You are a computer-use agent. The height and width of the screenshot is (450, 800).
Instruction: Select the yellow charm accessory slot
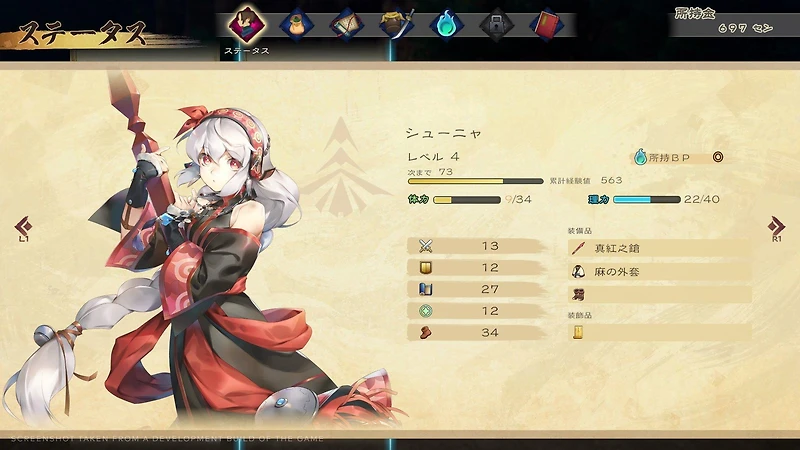659,332
